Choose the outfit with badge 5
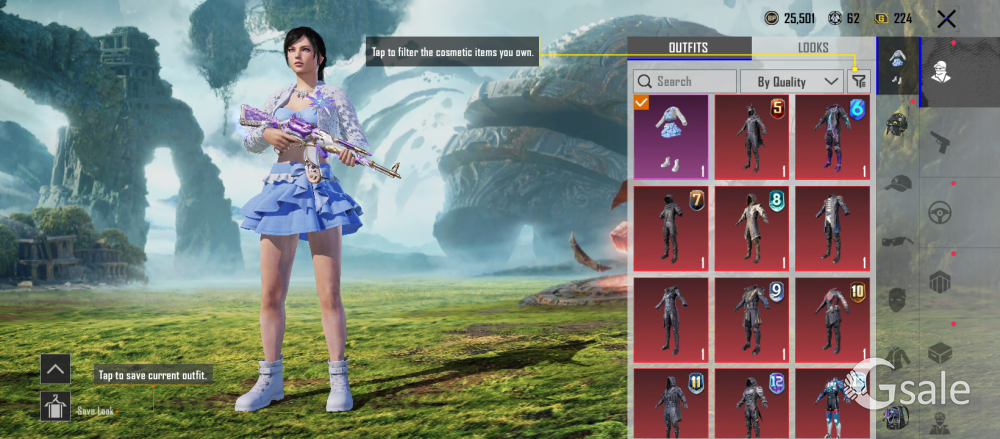Screen dimensions: 1000x439 [x=752, y=137]
